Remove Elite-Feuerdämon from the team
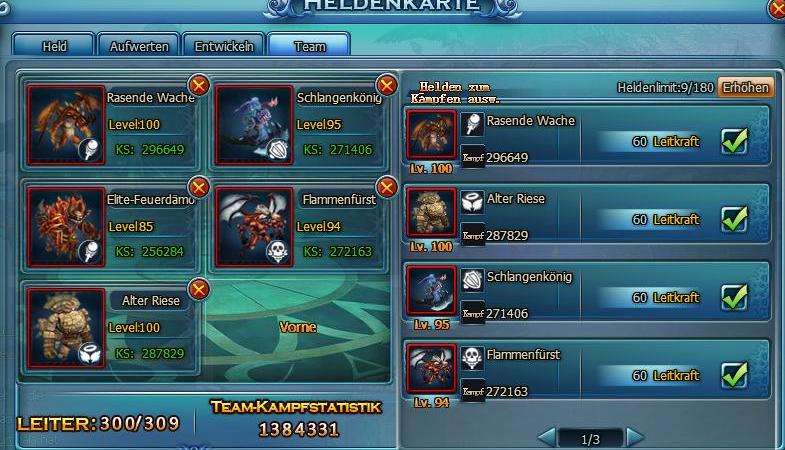This screenshot has height=450, width=785. point(198,187)
